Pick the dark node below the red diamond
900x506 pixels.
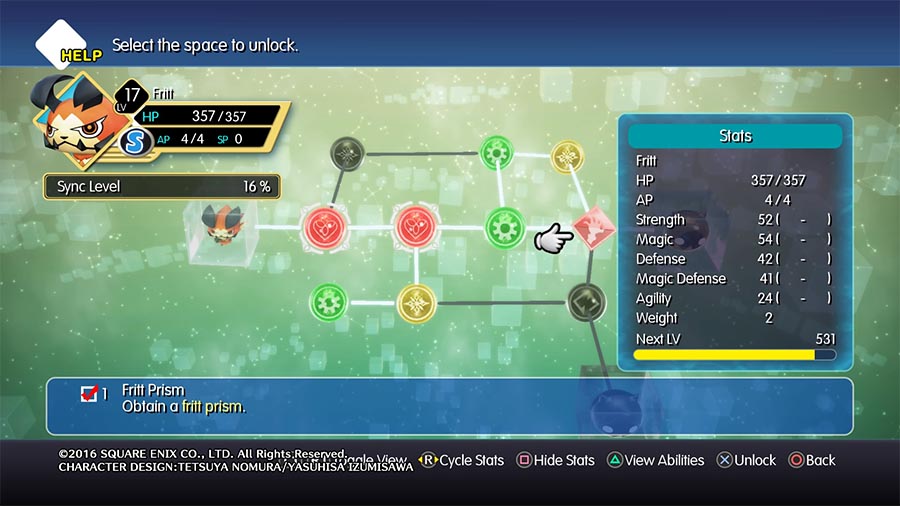click(x=584, y=300)
